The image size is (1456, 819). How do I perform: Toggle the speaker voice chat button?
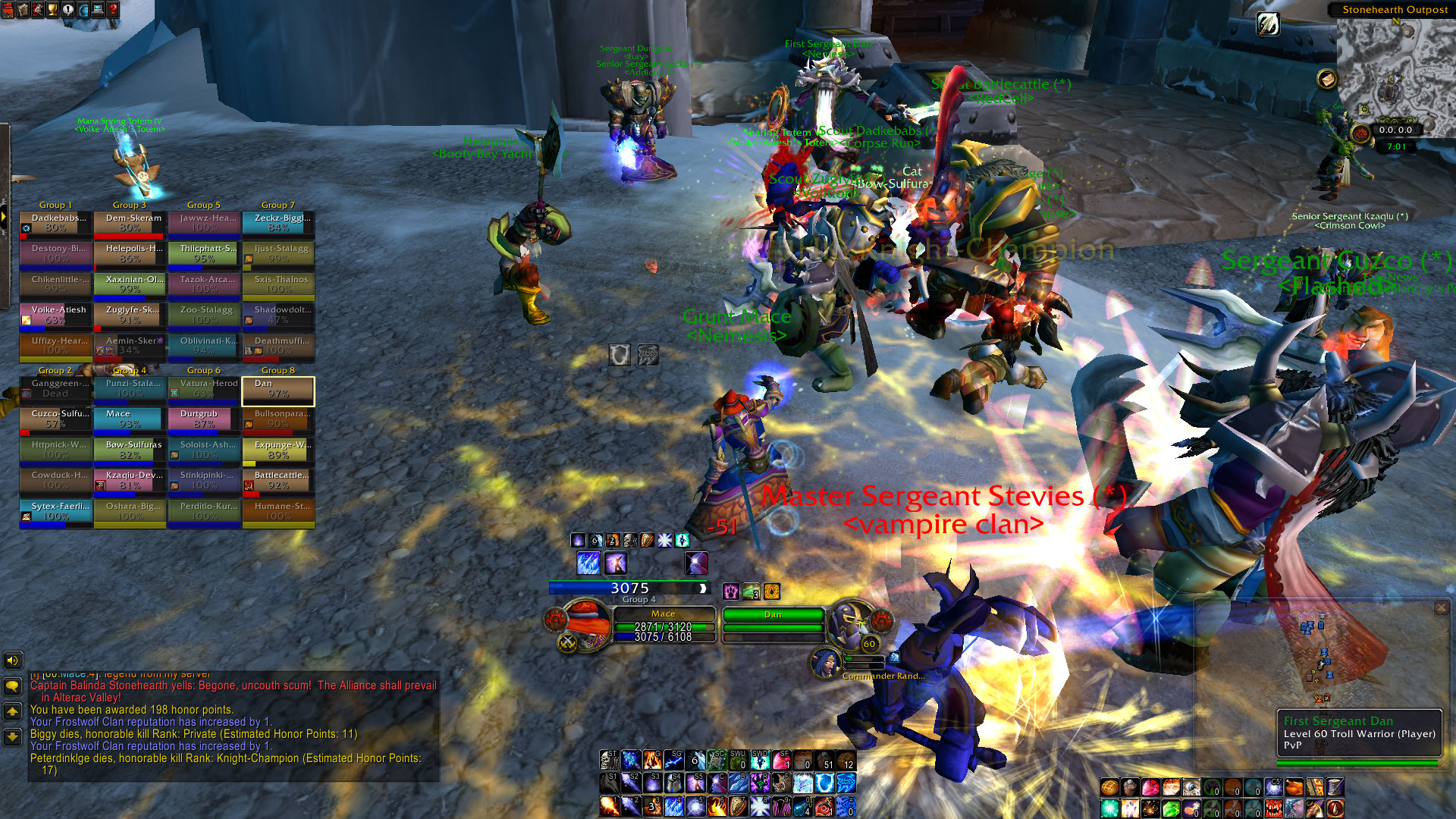pyautogui.click(x=12, y=661)
